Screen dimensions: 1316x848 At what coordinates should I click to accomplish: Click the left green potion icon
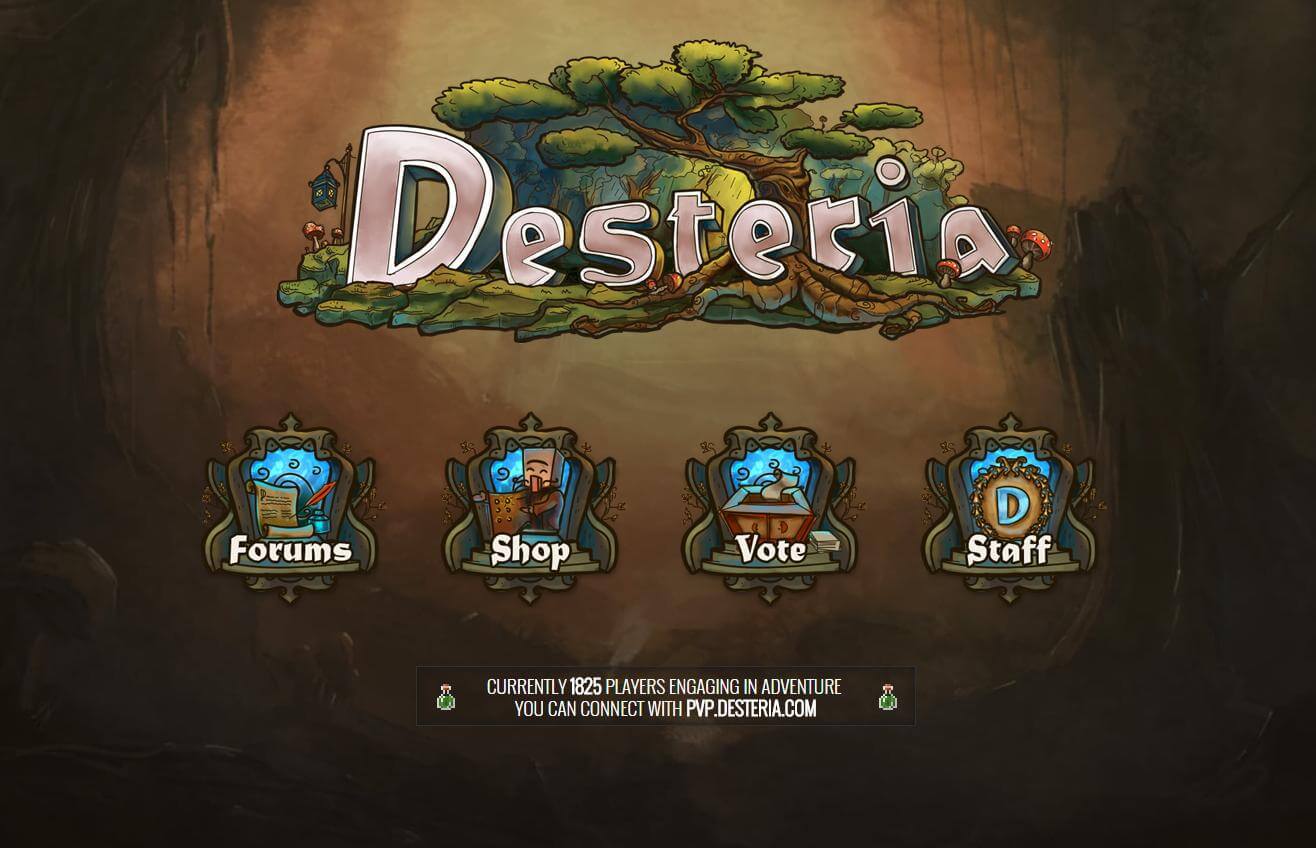pos(444,697)
